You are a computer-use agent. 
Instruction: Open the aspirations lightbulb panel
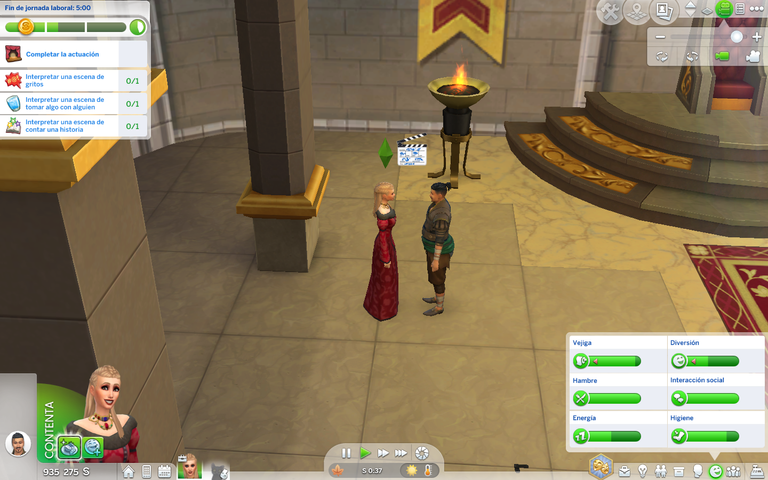pyautogui.click(x=642, y=471)
